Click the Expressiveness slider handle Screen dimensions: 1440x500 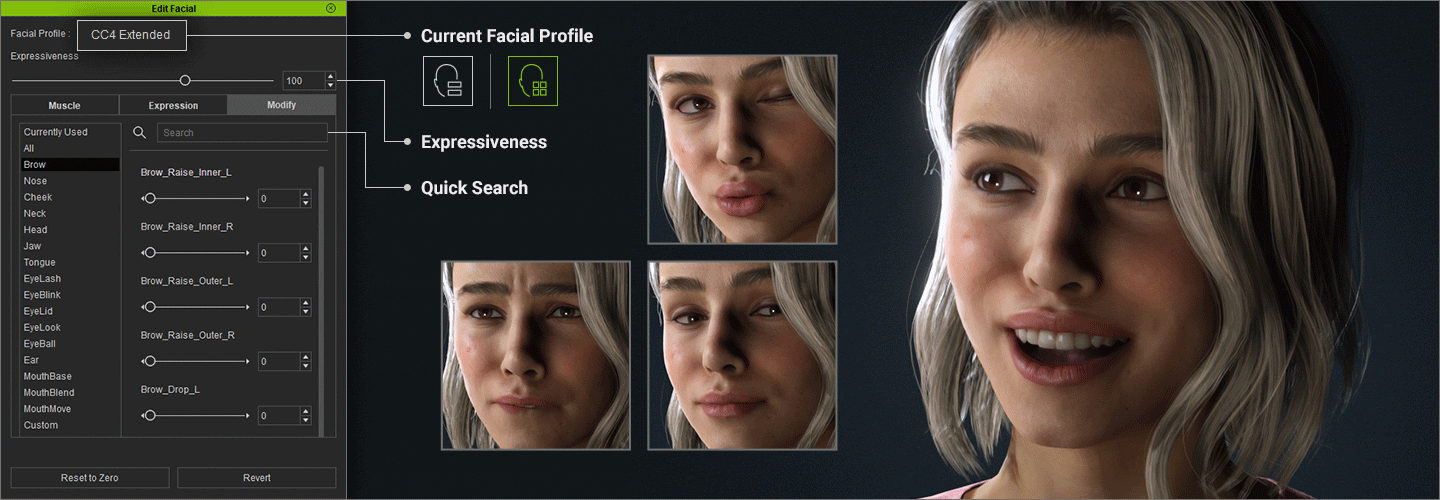185,80
